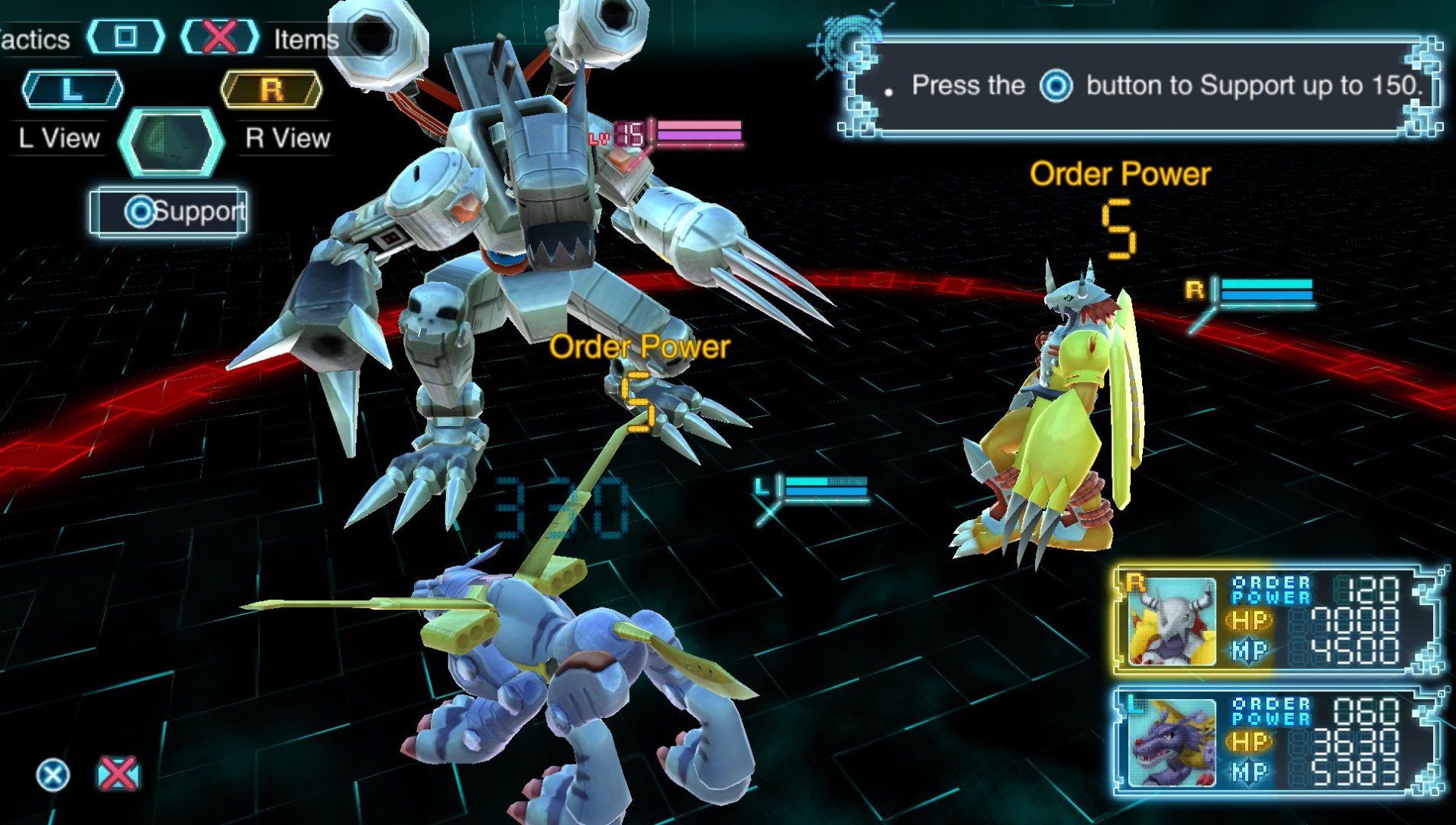
Task: Click the pink X icon at bottom left
Action: pos(118,774)
